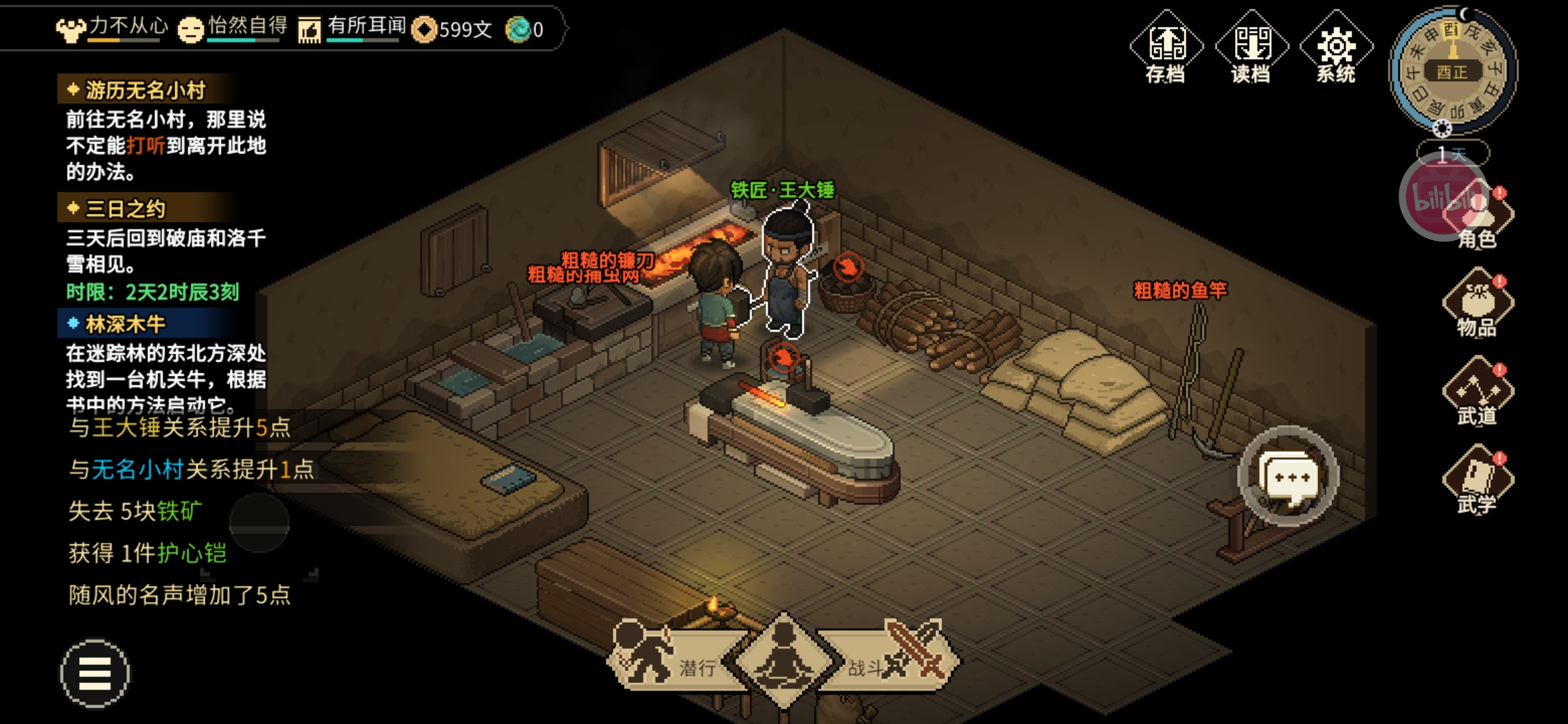
Task: Open the 系统 system settings
Action: pos(1335,48)
